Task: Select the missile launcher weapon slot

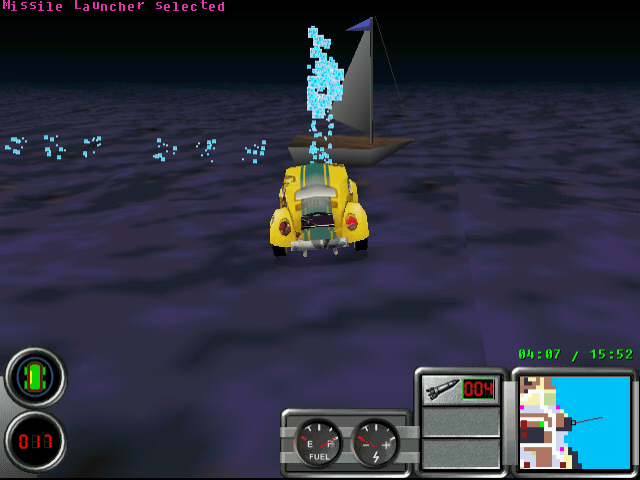Action: coord(460,389)
